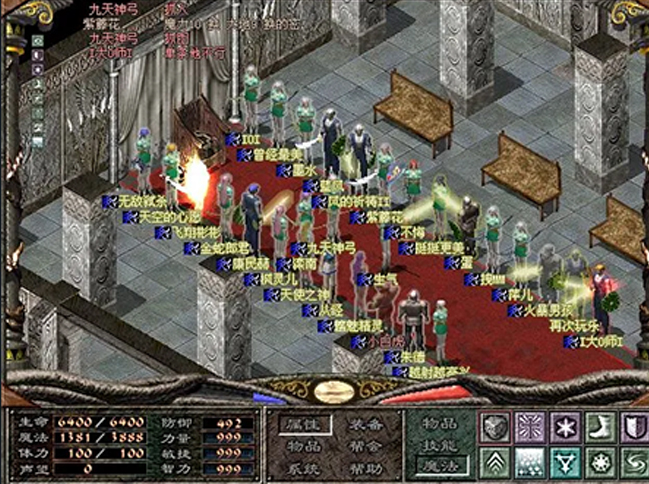Open the 系统 system menu

coord(304,468)
